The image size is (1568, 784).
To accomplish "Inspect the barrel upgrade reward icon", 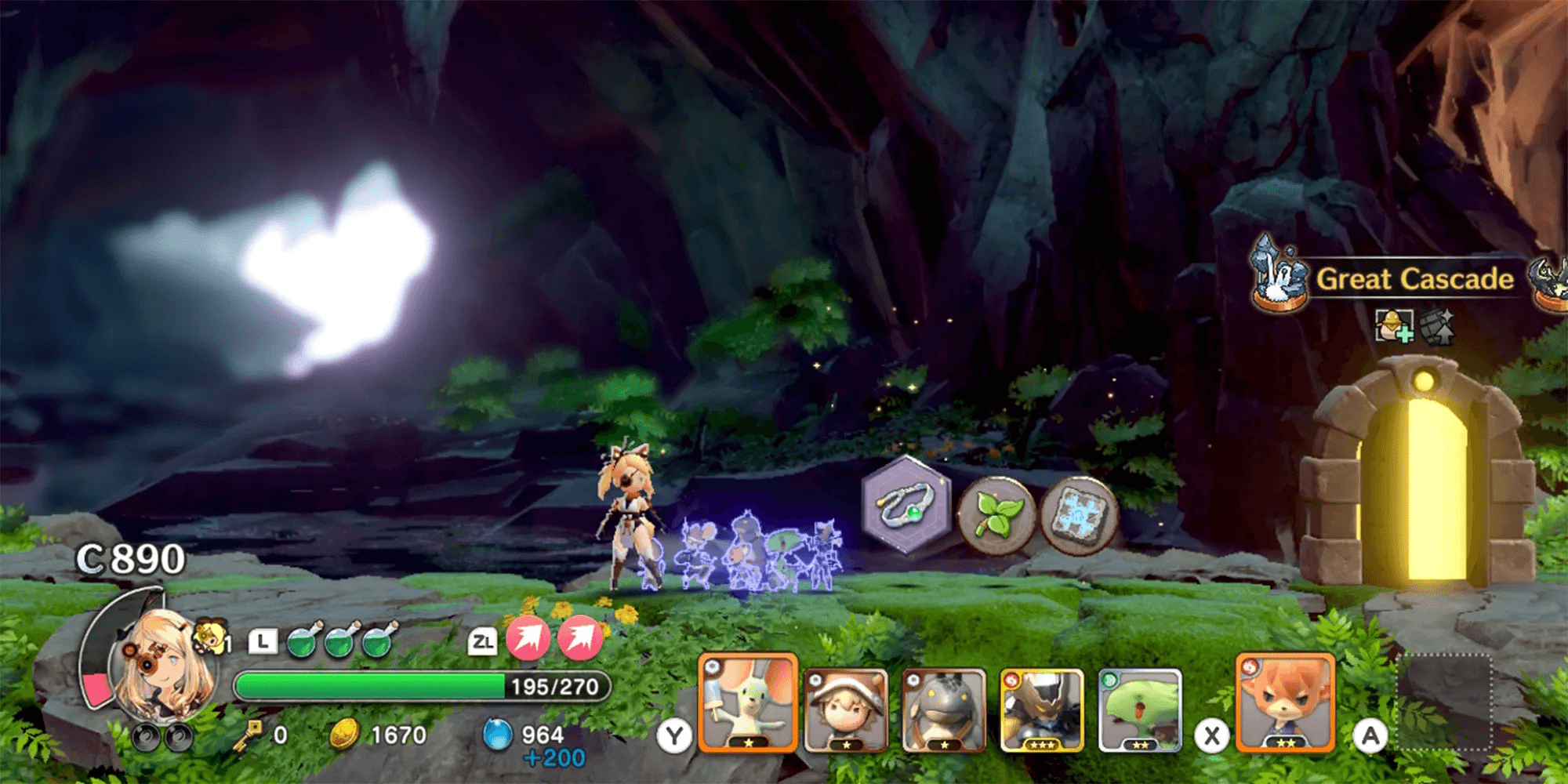I will pyautogui.click(x=1438, y=325).
